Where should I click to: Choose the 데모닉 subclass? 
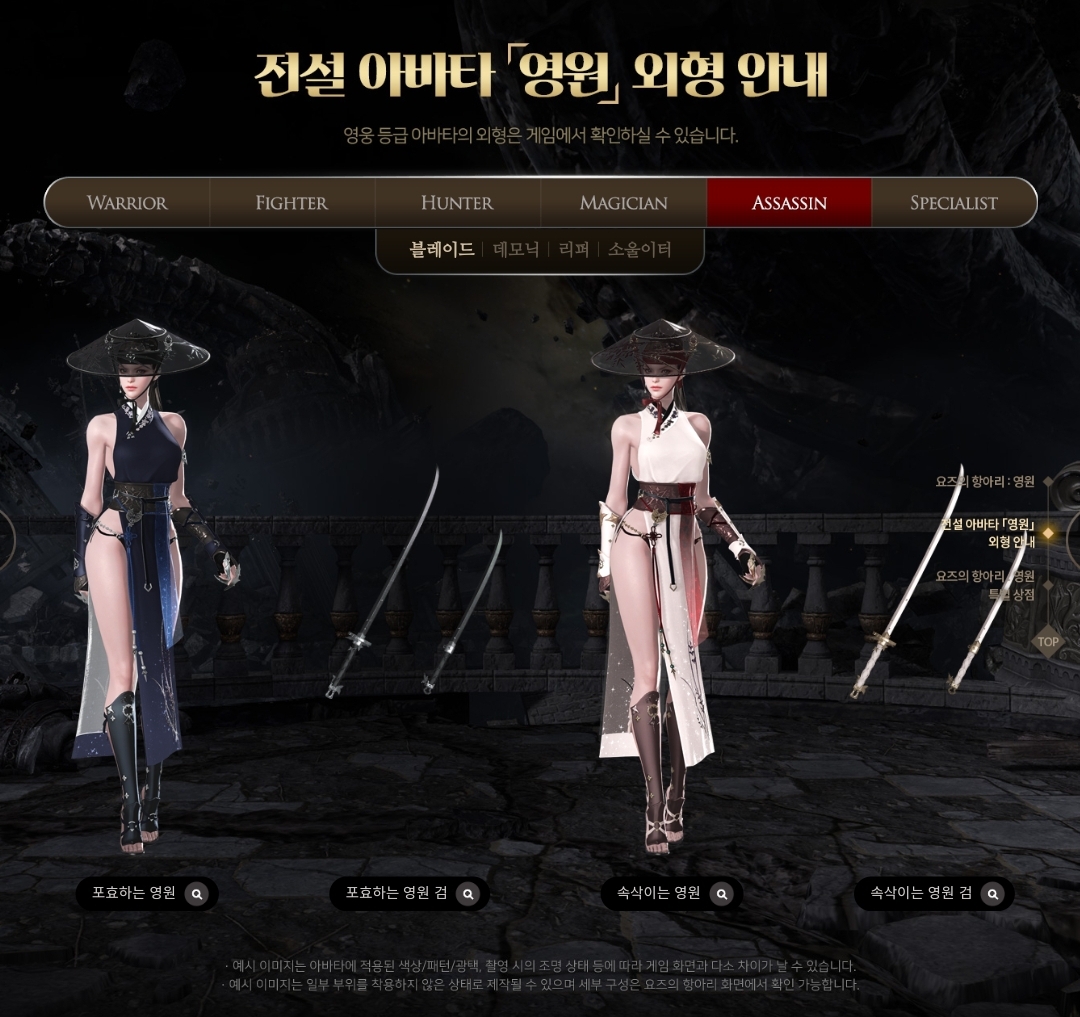tap(516, 250)
